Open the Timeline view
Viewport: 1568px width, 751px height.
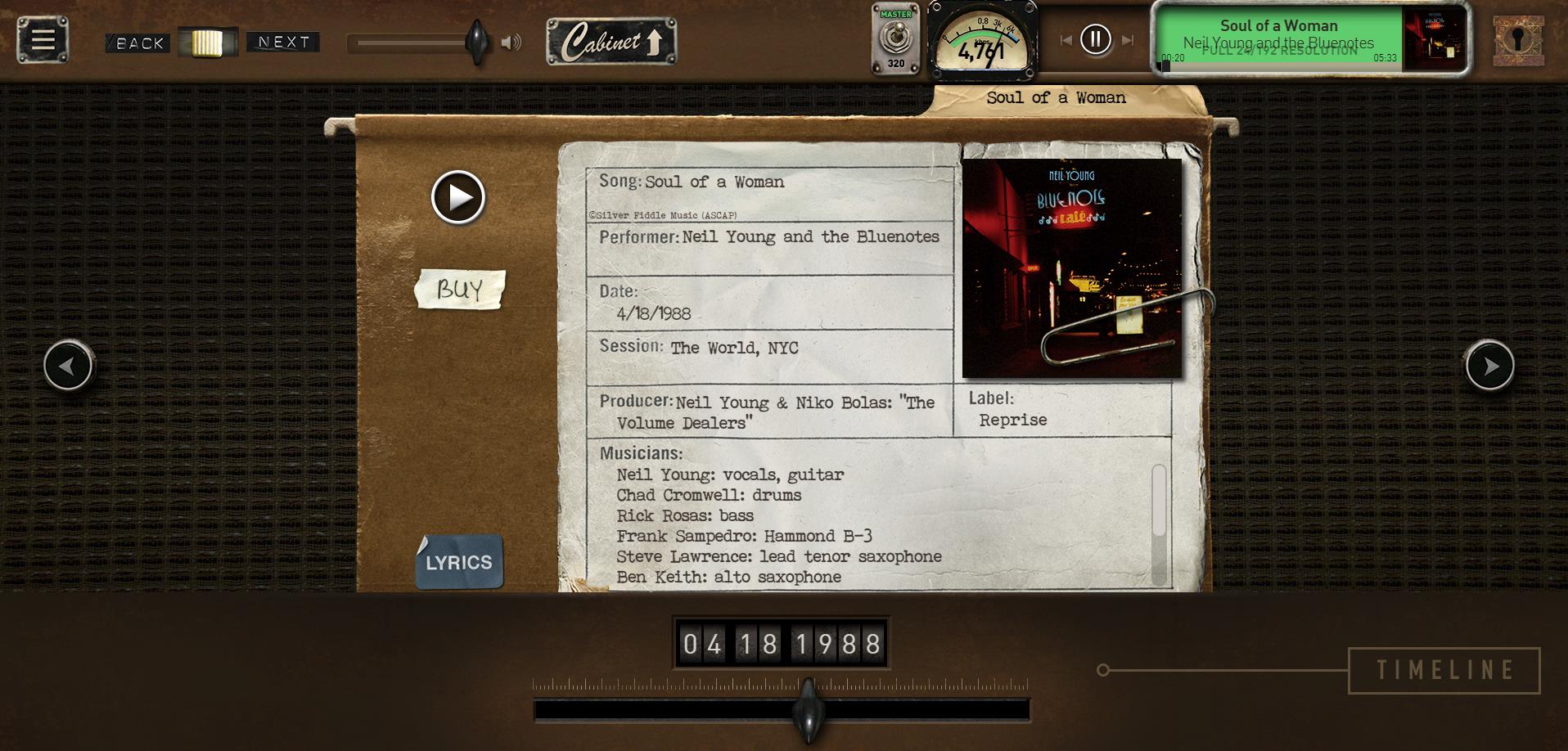click(1444, 670)
